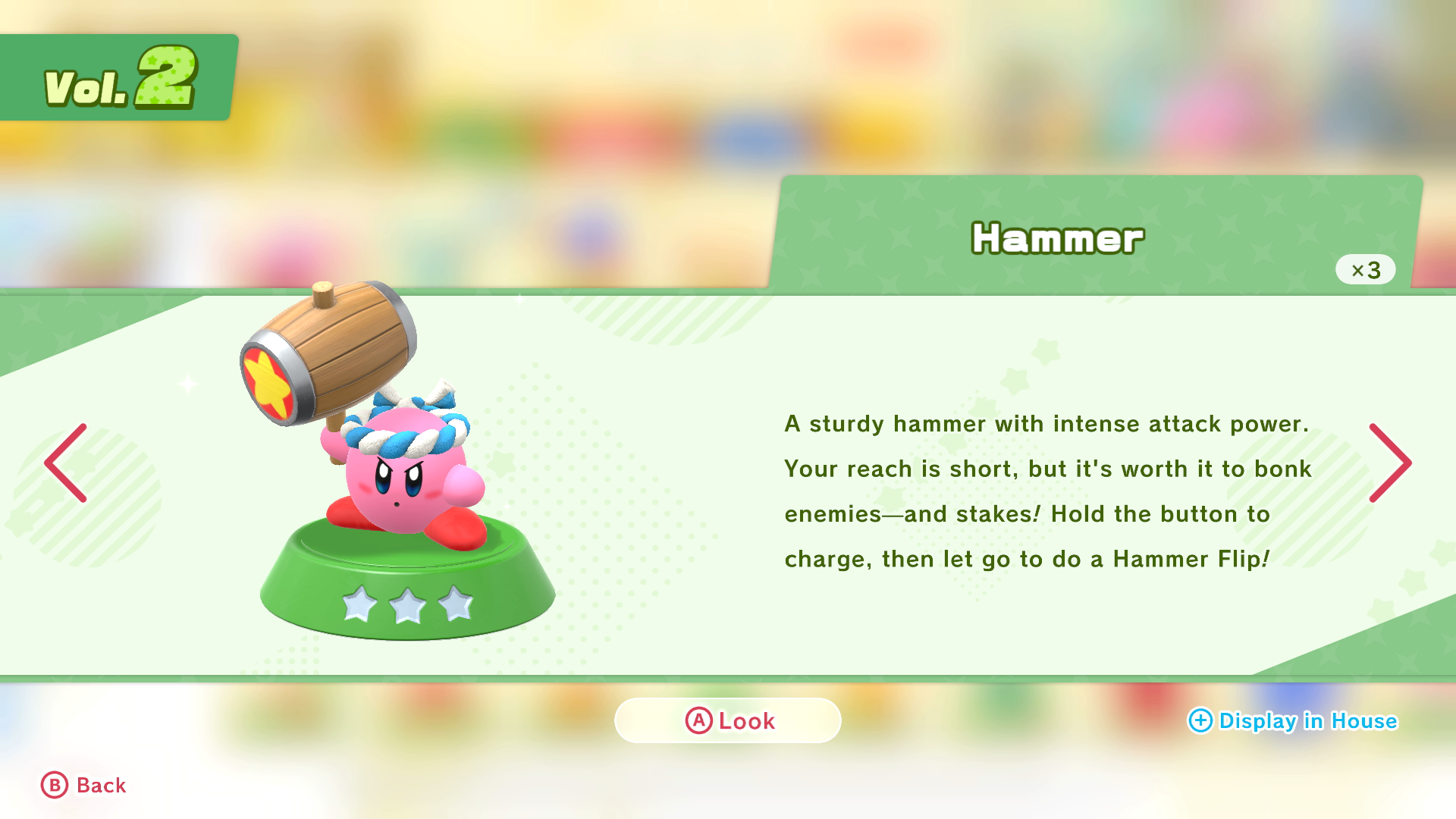Choose the Look button
The image size is (1456, 819).
click(x=728, y=720)
